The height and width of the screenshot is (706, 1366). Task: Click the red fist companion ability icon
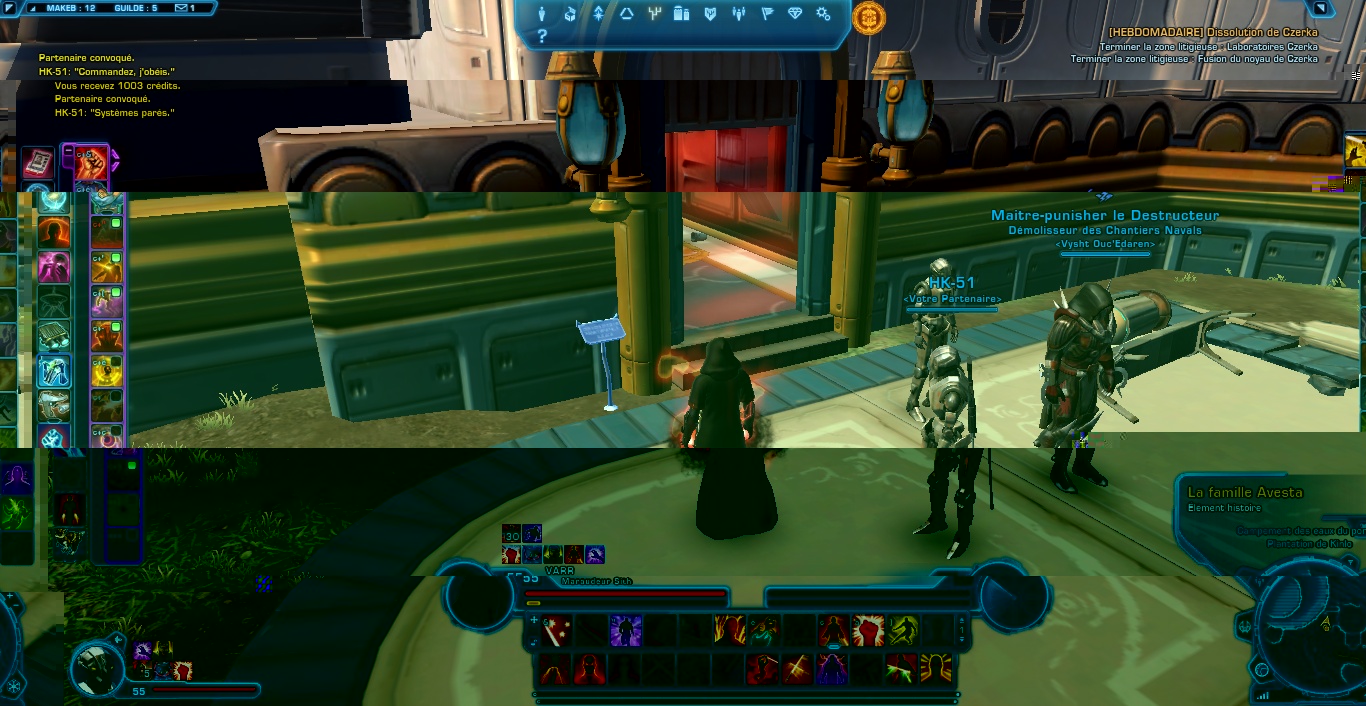(x=90, y=163)
